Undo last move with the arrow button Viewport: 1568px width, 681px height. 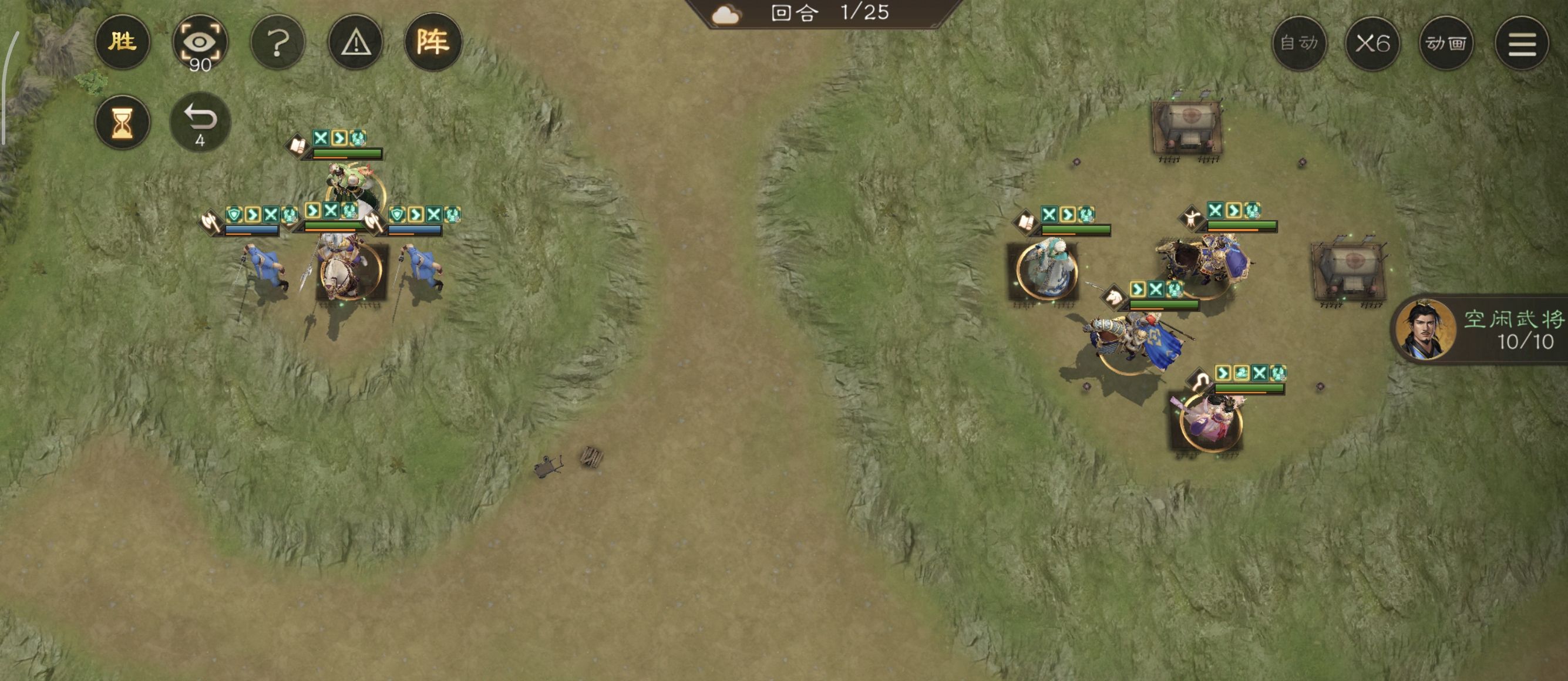(200, 122)
